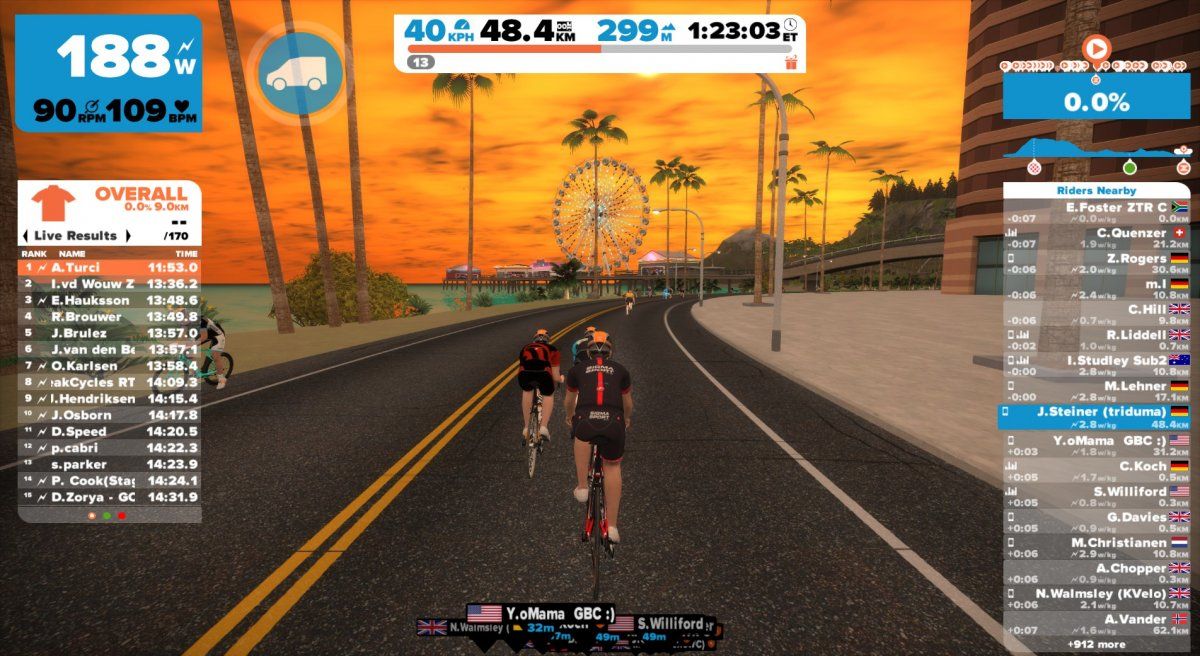The image size is (1200, 656).
Task: Select E.Hauksson's leaderboard row
Action: [109, 300]
